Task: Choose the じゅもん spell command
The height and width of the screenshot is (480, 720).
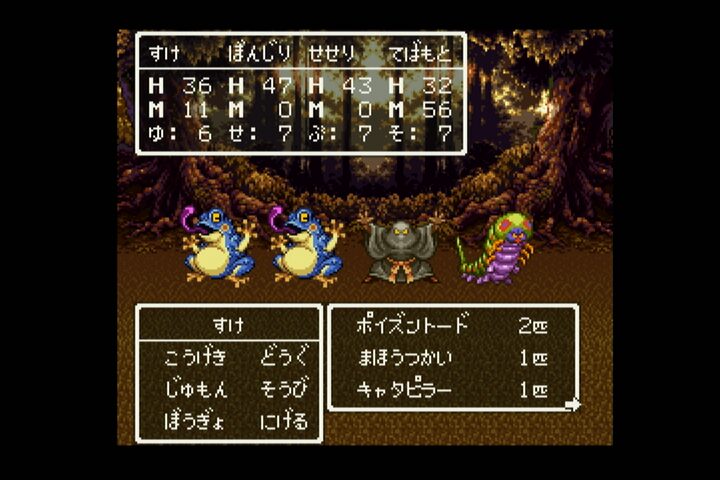Action: (x=194, y=388)
